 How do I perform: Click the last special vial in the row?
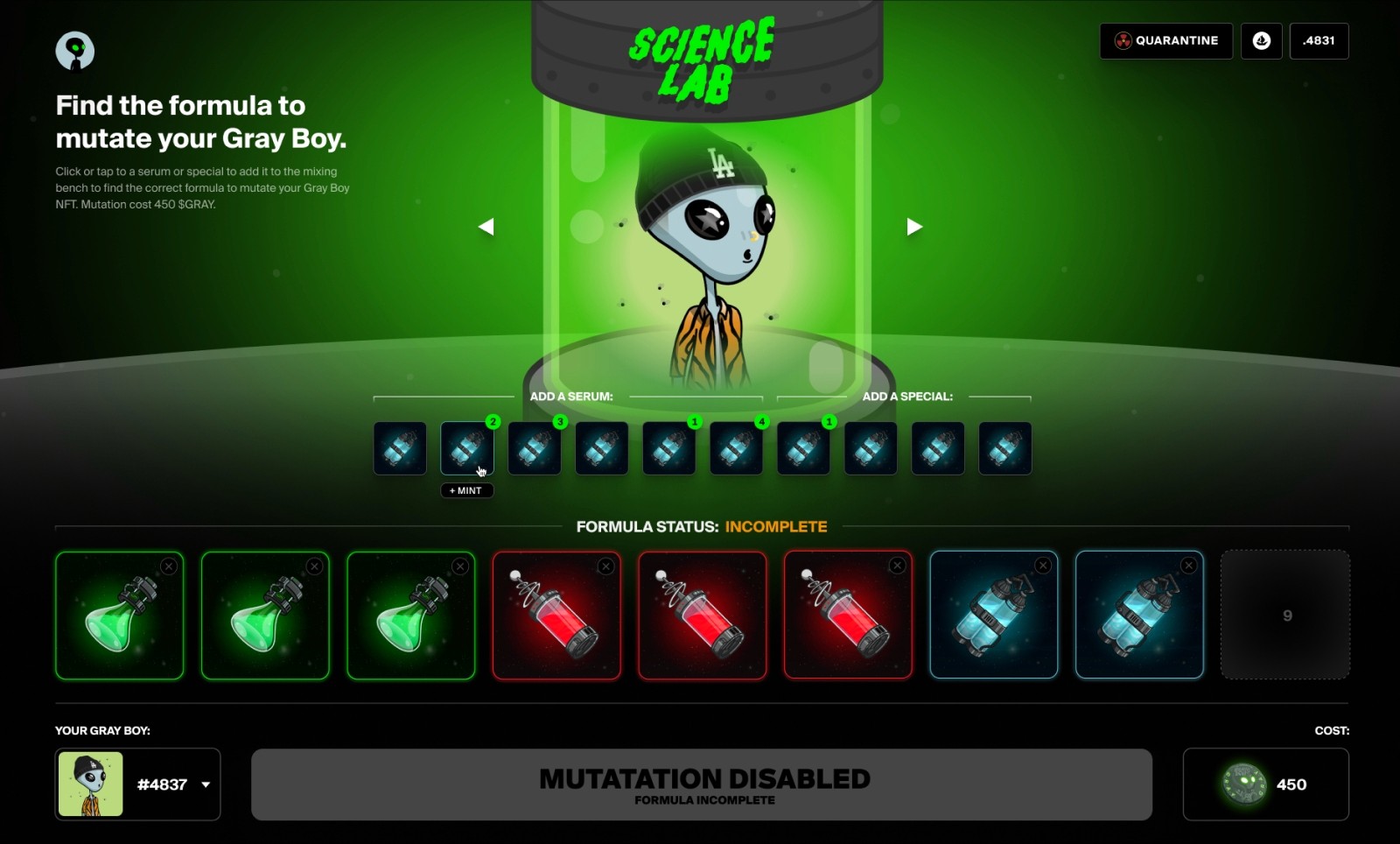click(1004, 448)
